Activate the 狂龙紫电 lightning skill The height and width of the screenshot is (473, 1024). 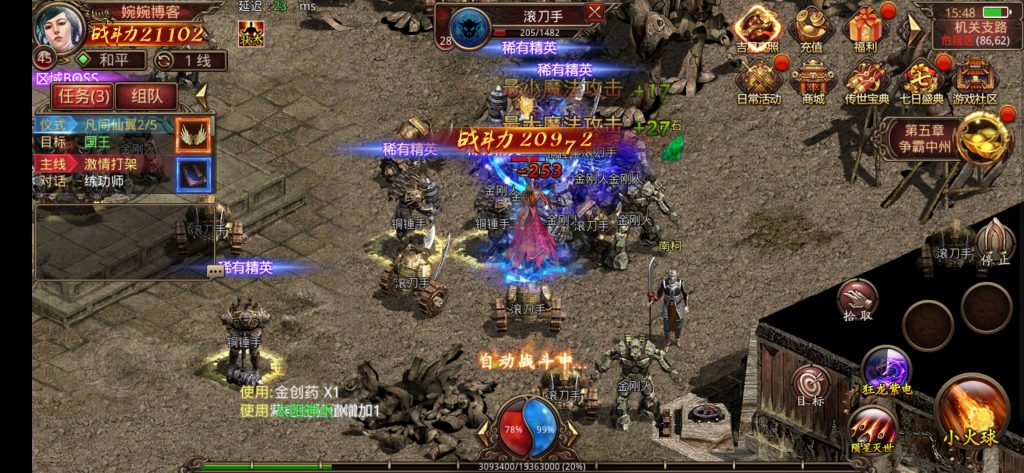point(884,368)
